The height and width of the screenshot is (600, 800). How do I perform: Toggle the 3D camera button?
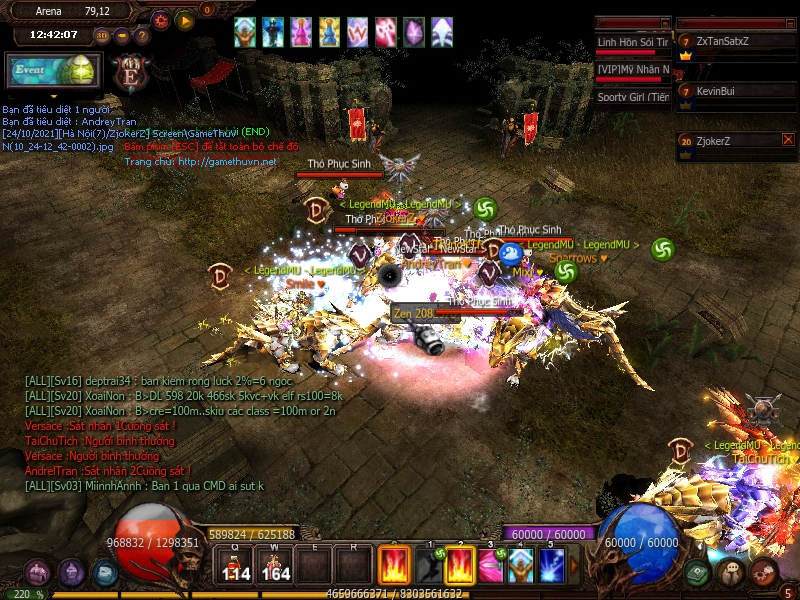tap(102, 36)
